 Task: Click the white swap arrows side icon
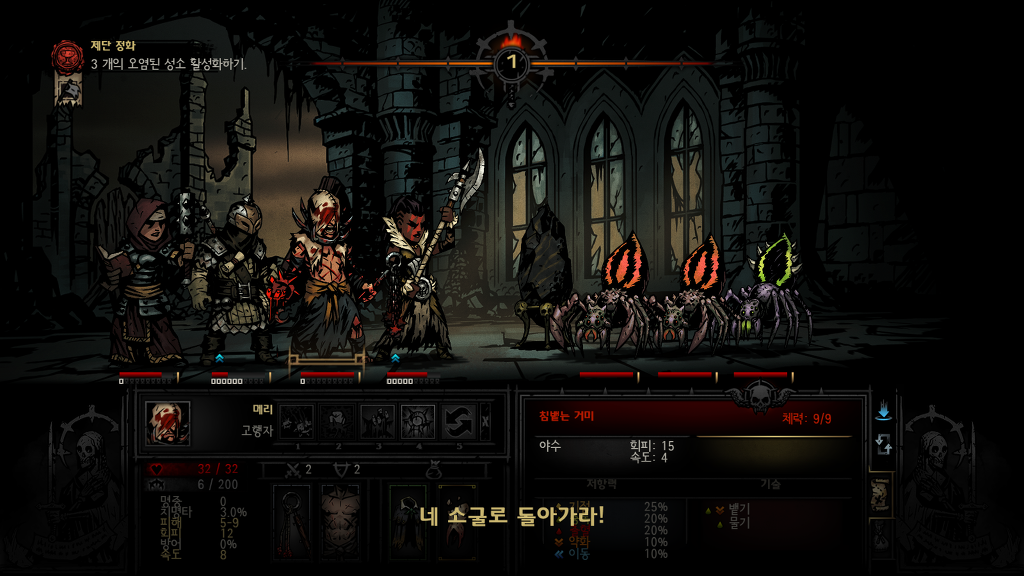point(883,446)
